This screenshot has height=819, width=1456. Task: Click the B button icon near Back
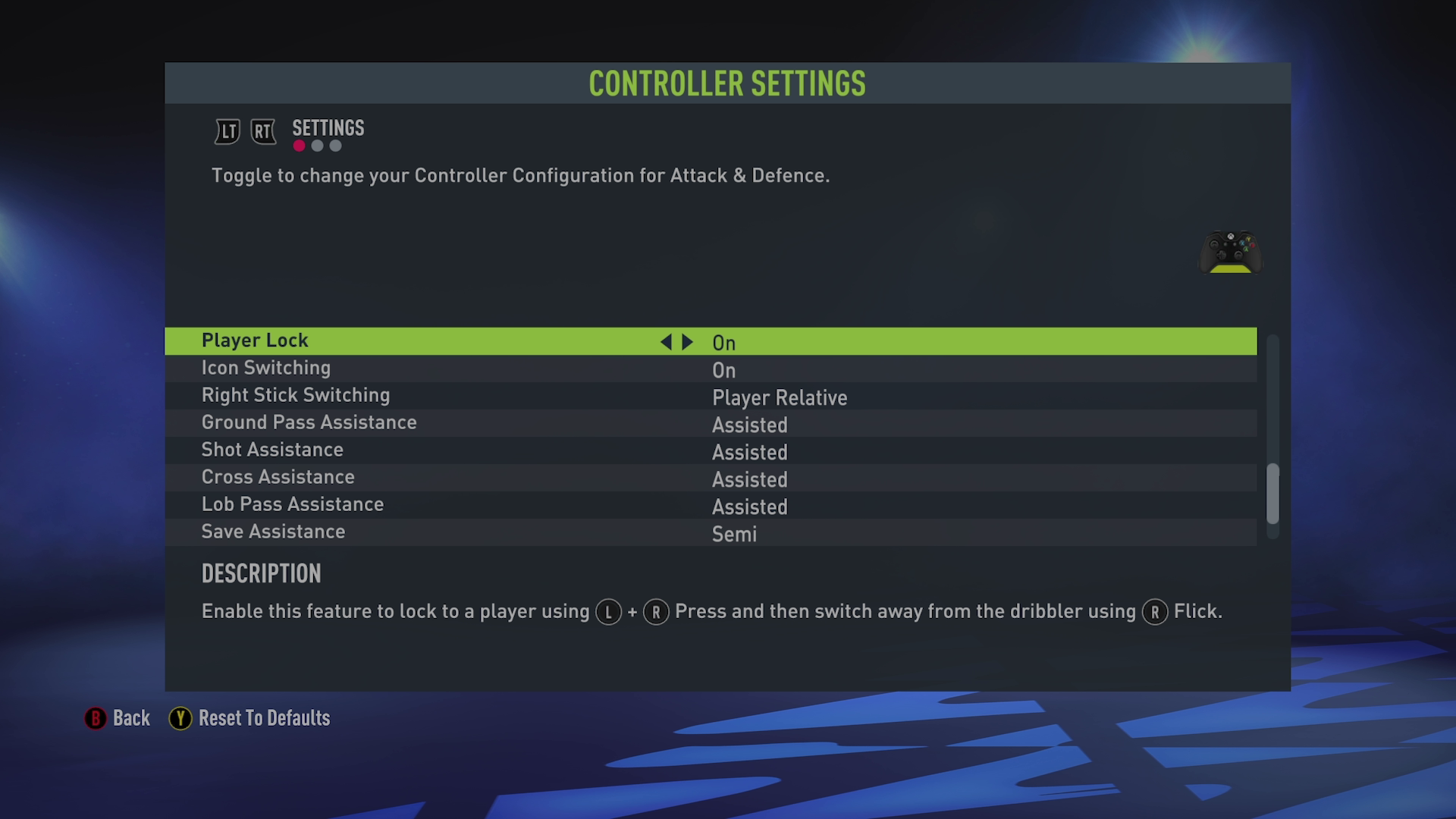[x=94, y=718]
